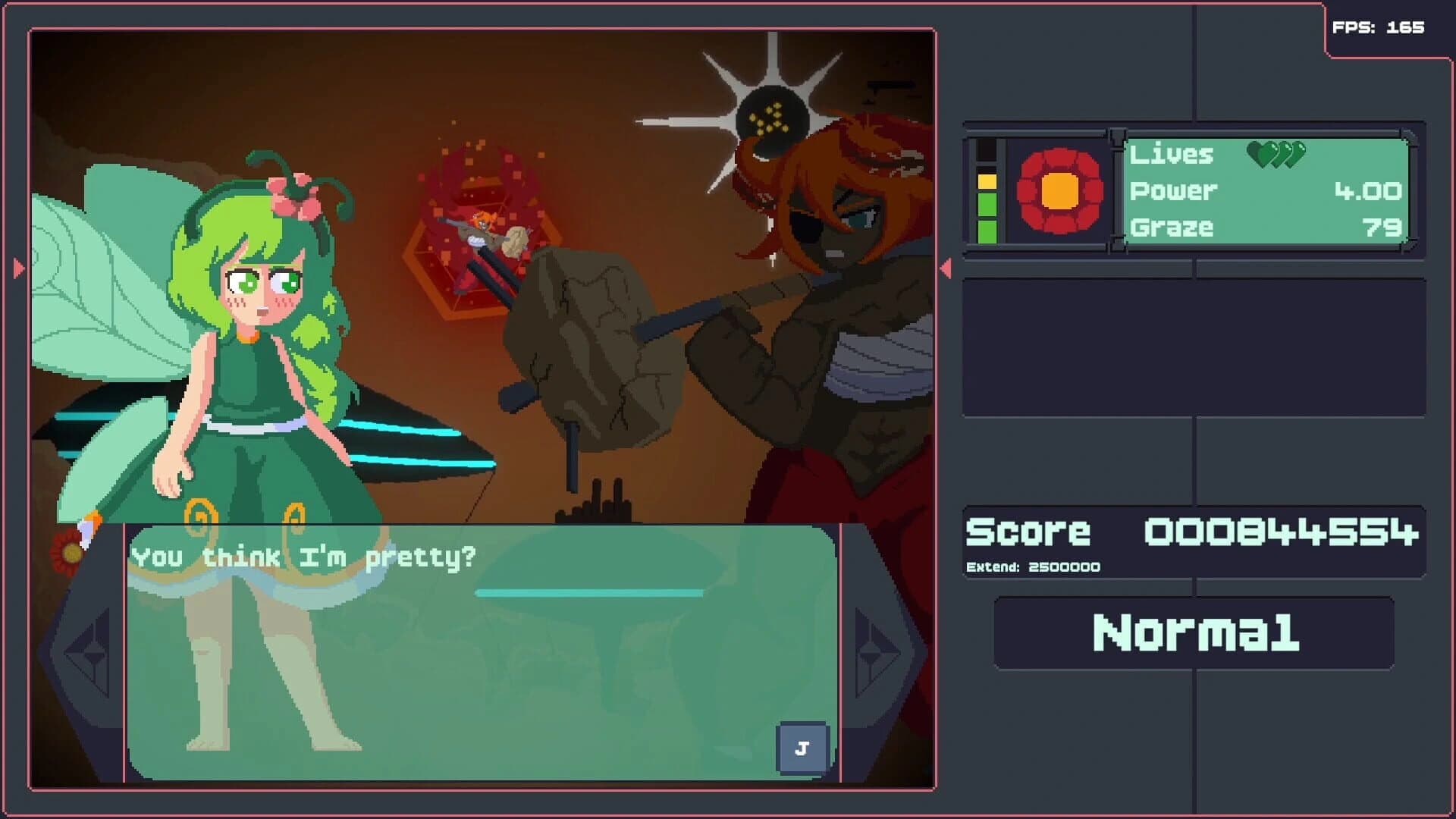Click the red flower power-up icon in the HUD
Image resolution: width=1456 pixels, height=819 pixels.
coord(1059,191)
